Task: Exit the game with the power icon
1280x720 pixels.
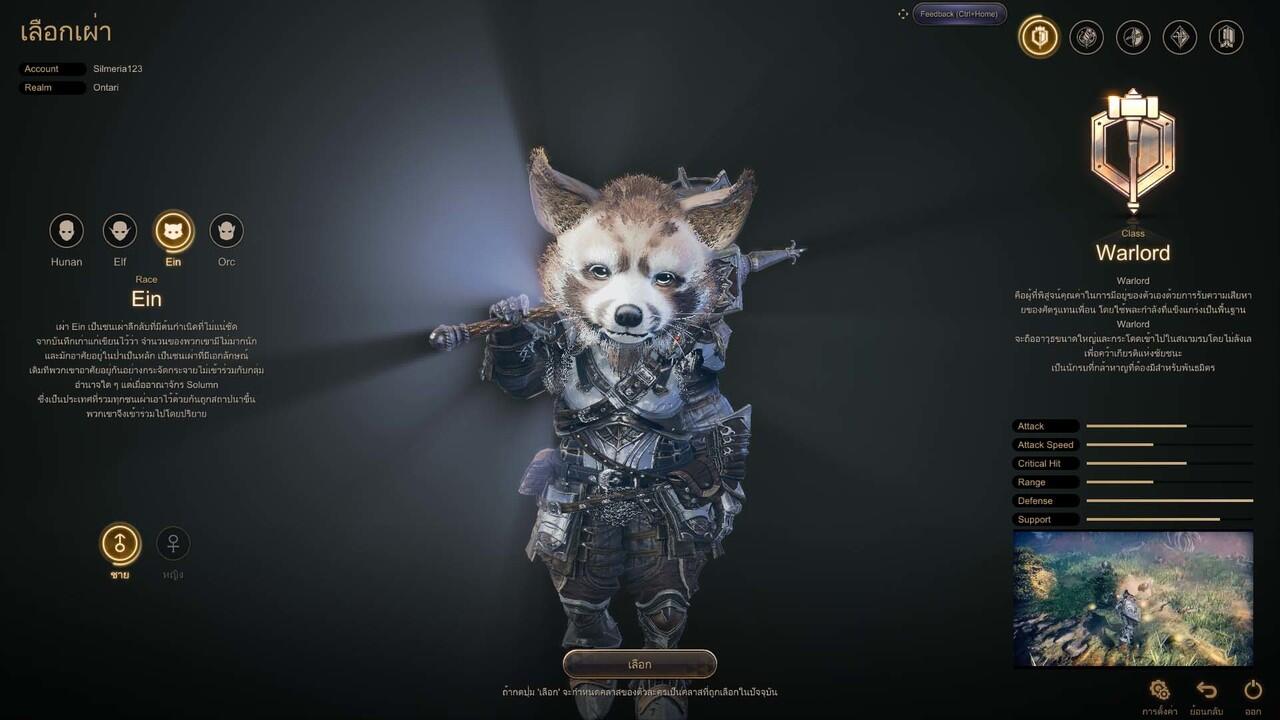Action: coord(1253,690)
